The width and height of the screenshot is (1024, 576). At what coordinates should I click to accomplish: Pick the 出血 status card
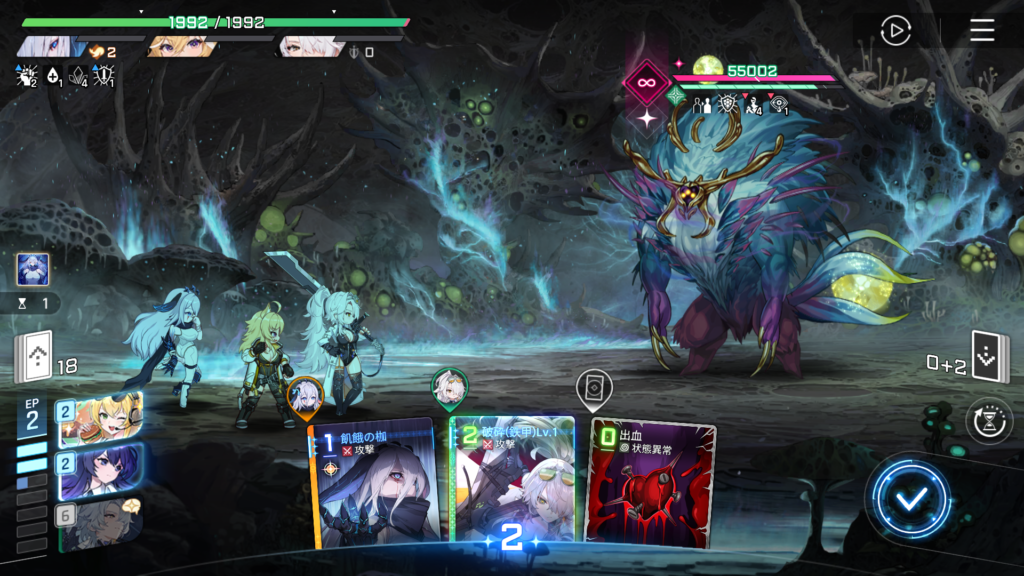tap(652, 483)
